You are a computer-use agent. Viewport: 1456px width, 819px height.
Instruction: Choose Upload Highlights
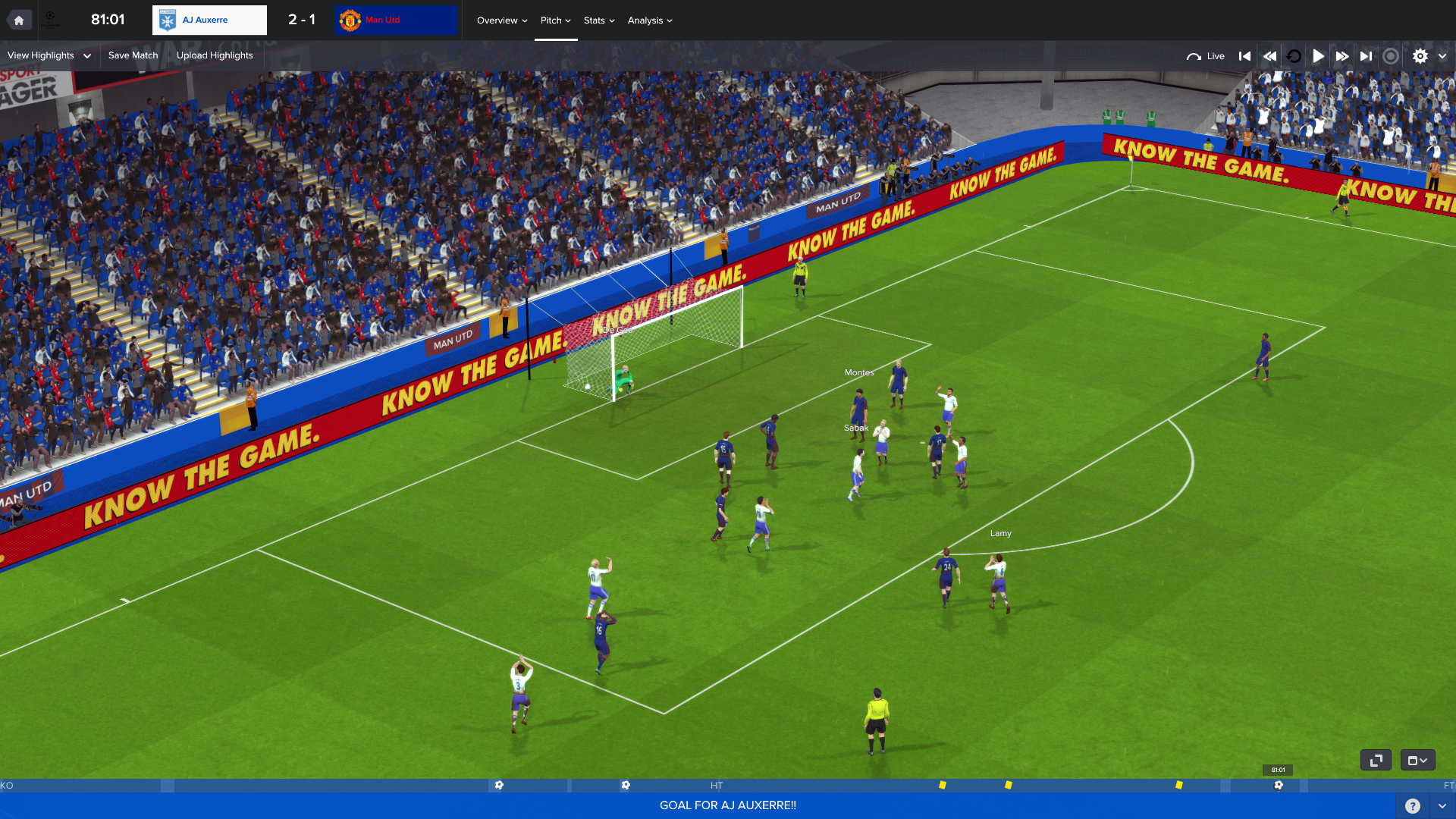pyautogui.click(x=215, y=55)
